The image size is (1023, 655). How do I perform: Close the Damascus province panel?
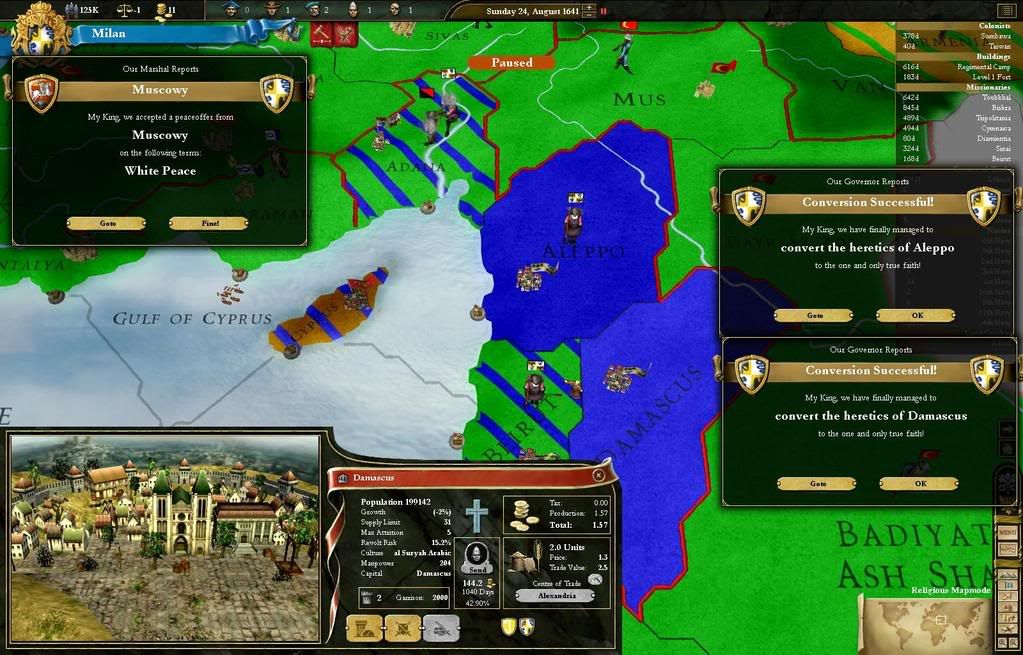click(598, 476)
